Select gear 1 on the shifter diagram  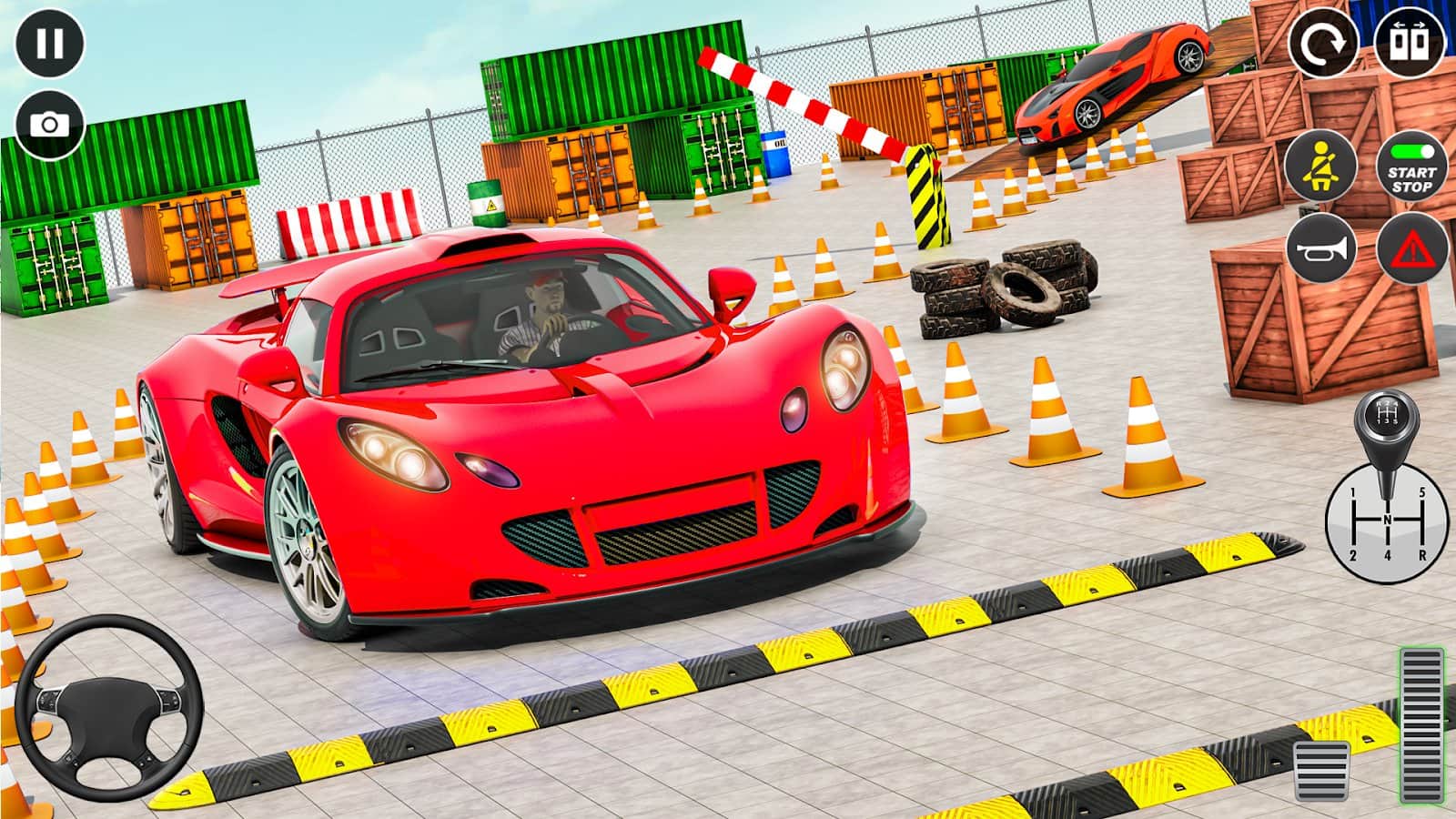[x=1353, y=492]
